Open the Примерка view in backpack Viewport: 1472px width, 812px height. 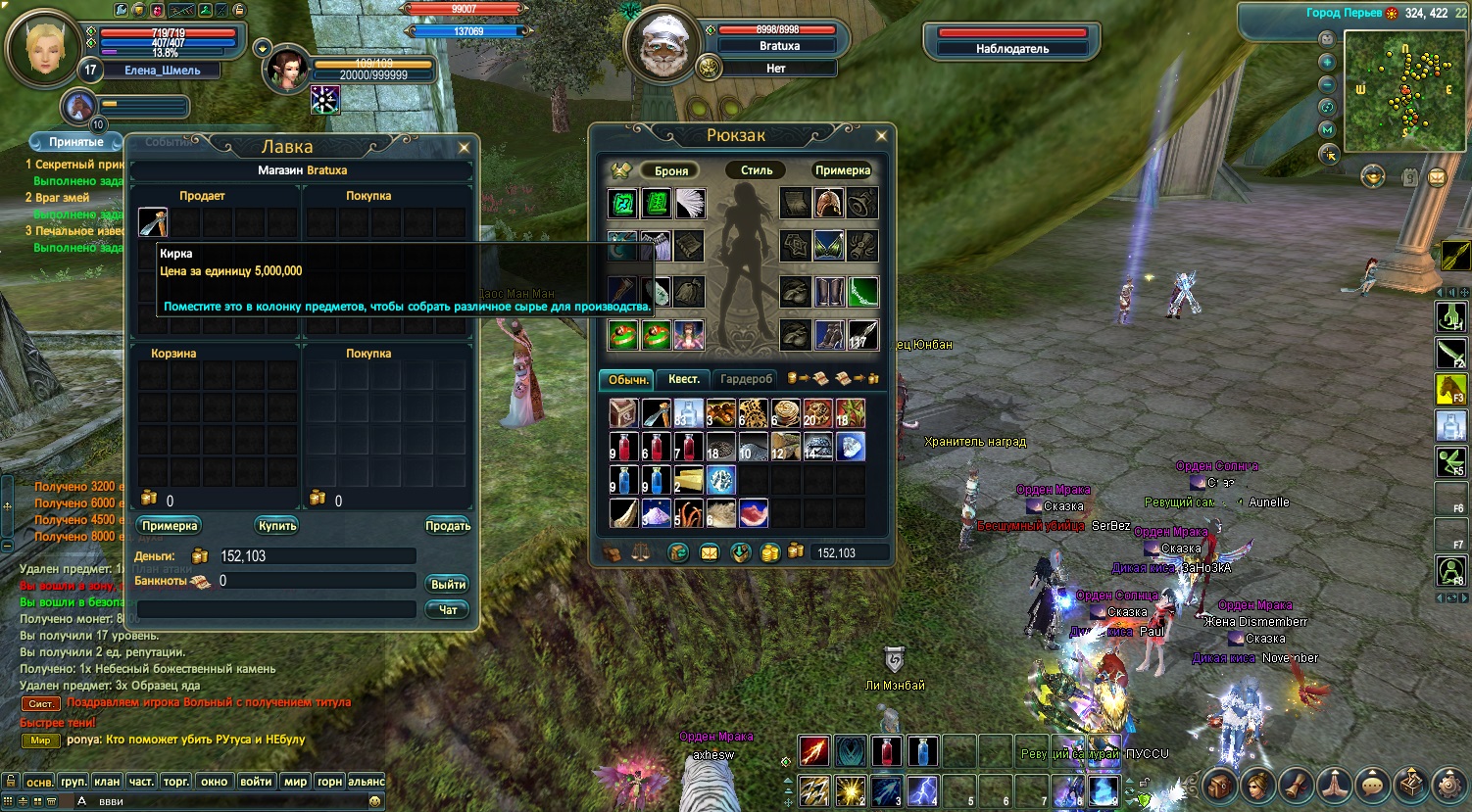[x=843, y=170]
